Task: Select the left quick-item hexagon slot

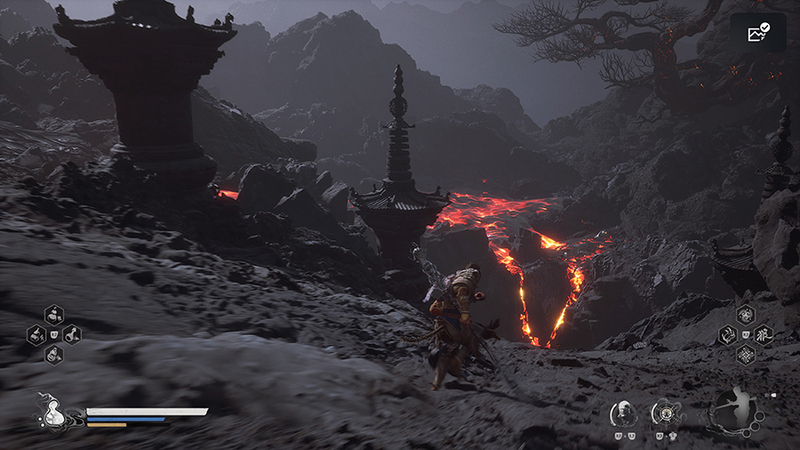Action: pos(36,334)
